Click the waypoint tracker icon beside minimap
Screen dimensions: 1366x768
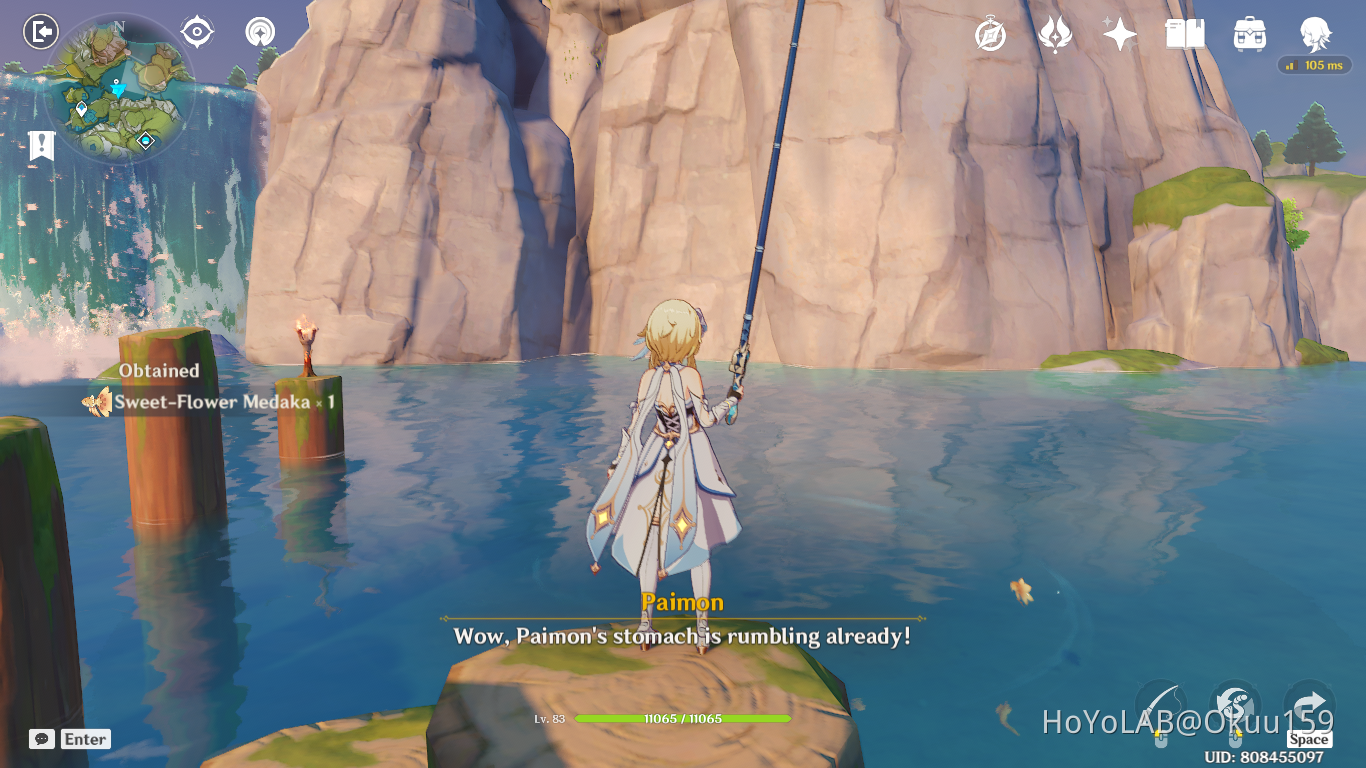click(x=196, y=31)
